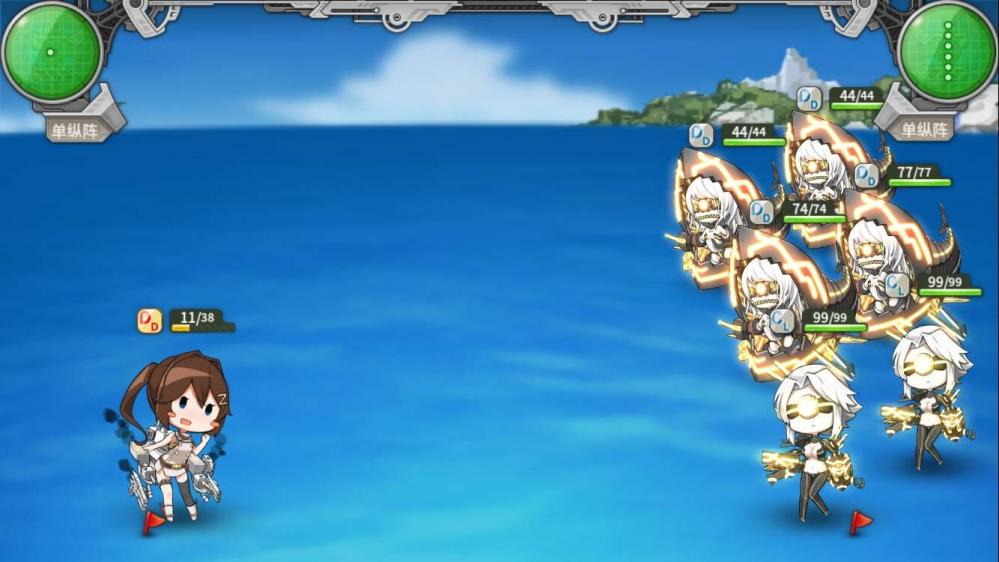
Task: Click the radar showing six dots
Action: (x=946, y=51)
